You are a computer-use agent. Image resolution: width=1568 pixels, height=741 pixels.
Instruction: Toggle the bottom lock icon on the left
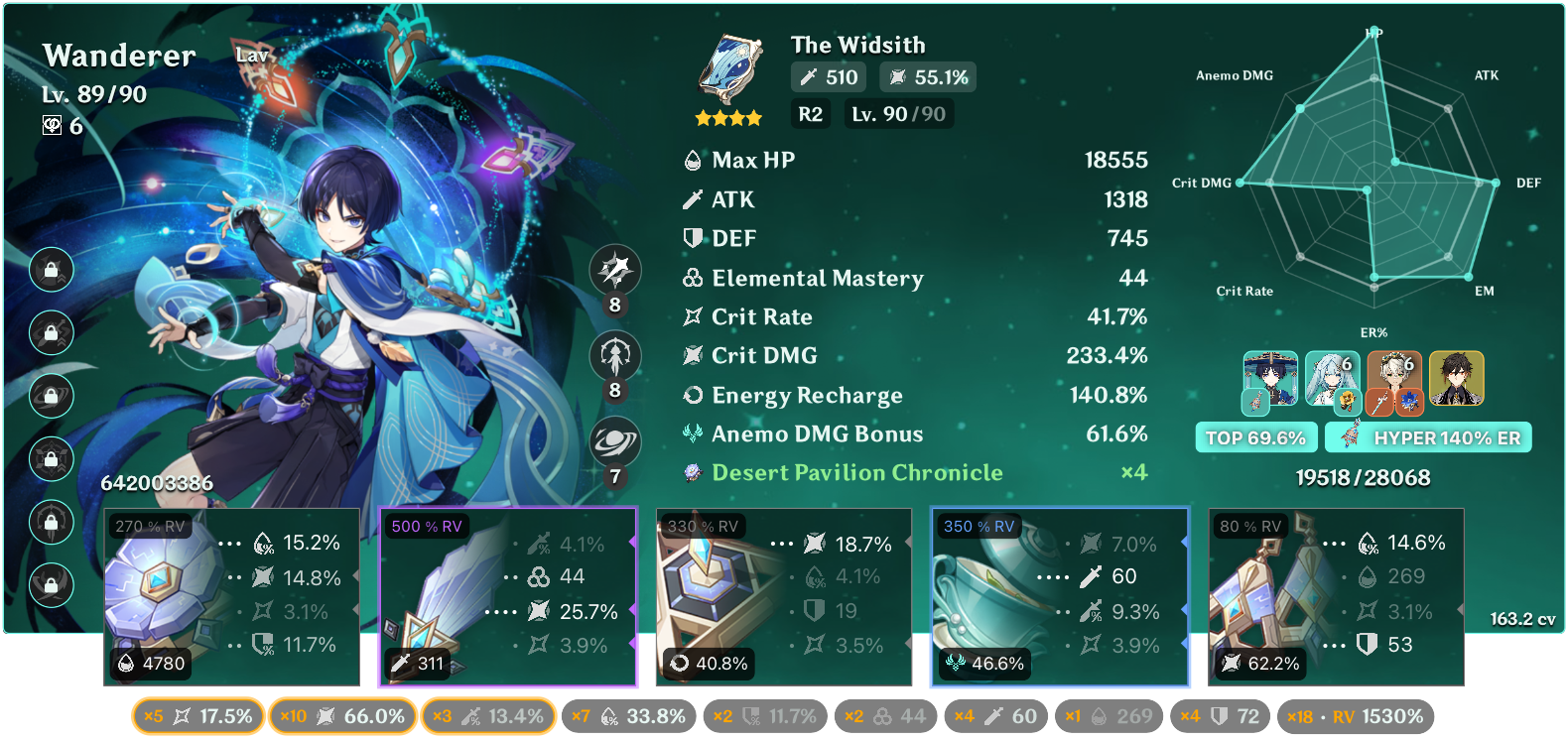[51, 586]
